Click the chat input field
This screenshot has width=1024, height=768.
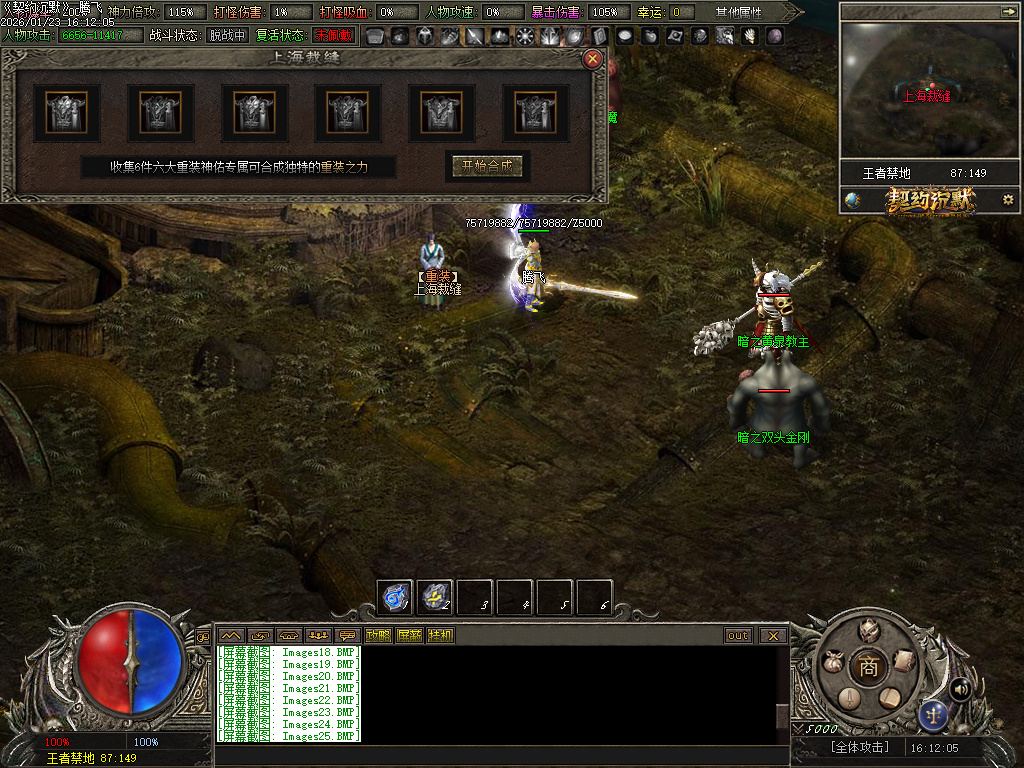tap(500, 755)
